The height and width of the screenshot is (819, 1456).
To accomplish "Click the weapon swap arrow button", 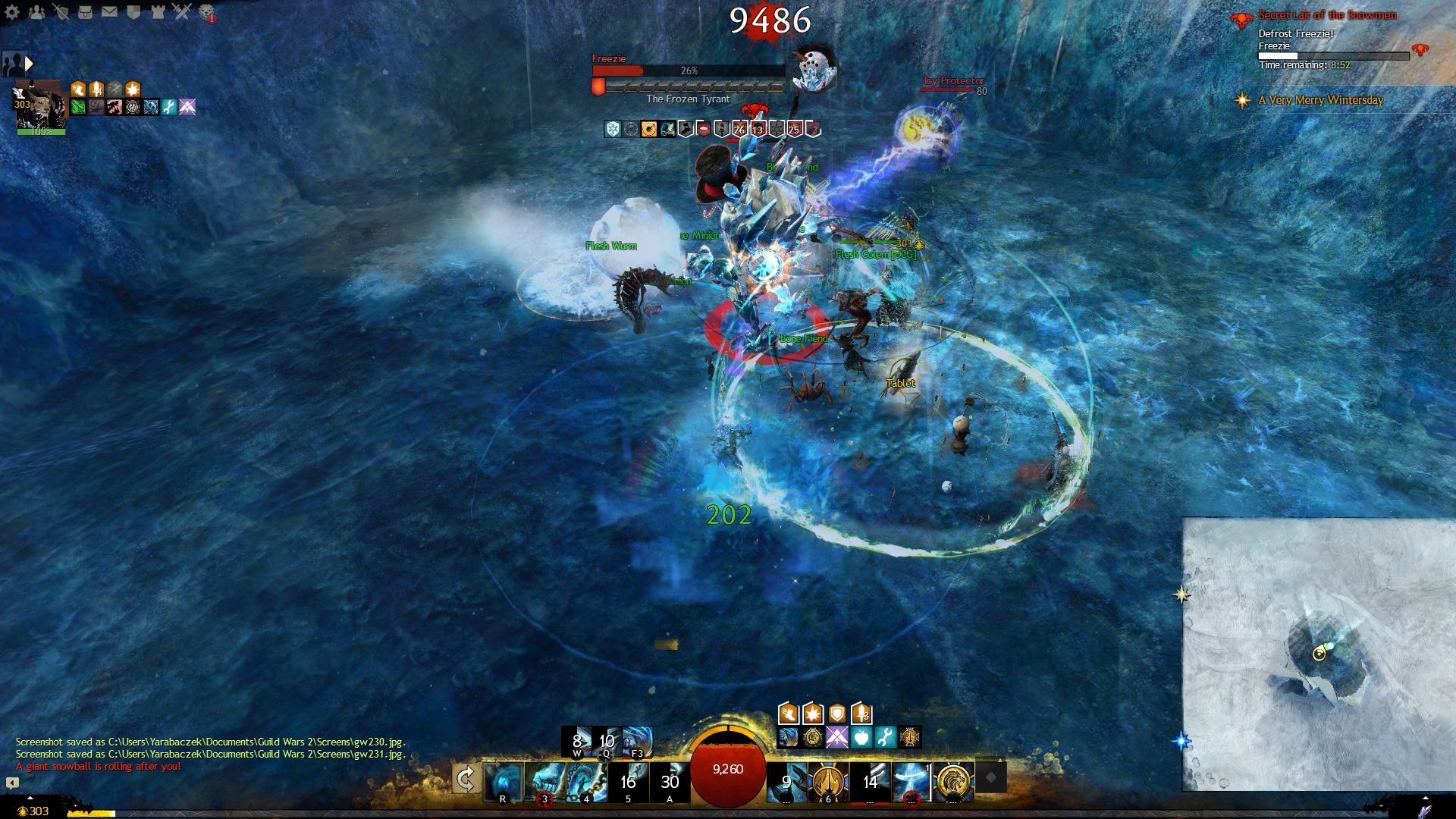I will 465,779.
